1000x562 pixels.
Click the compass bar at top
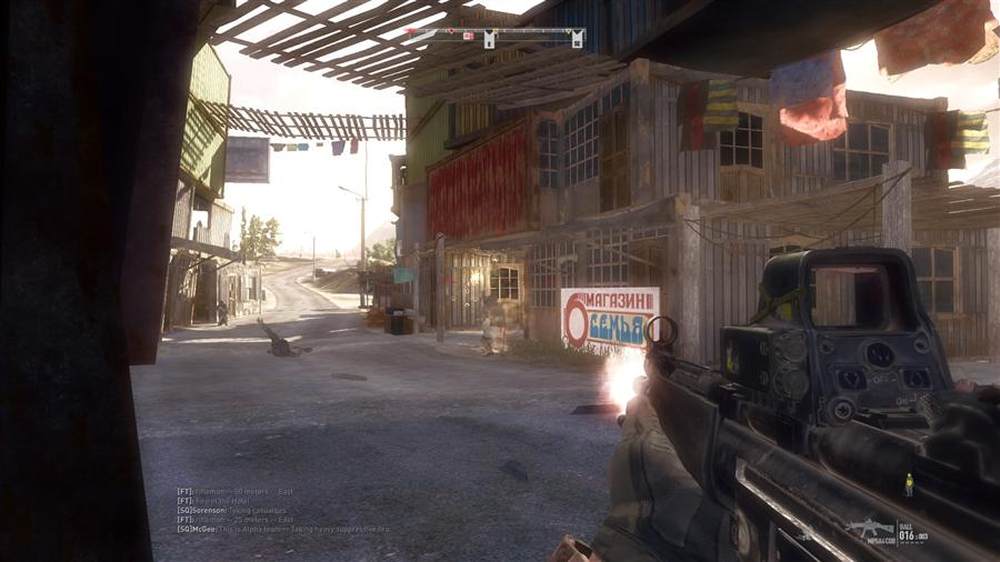(x=494, y=35)
